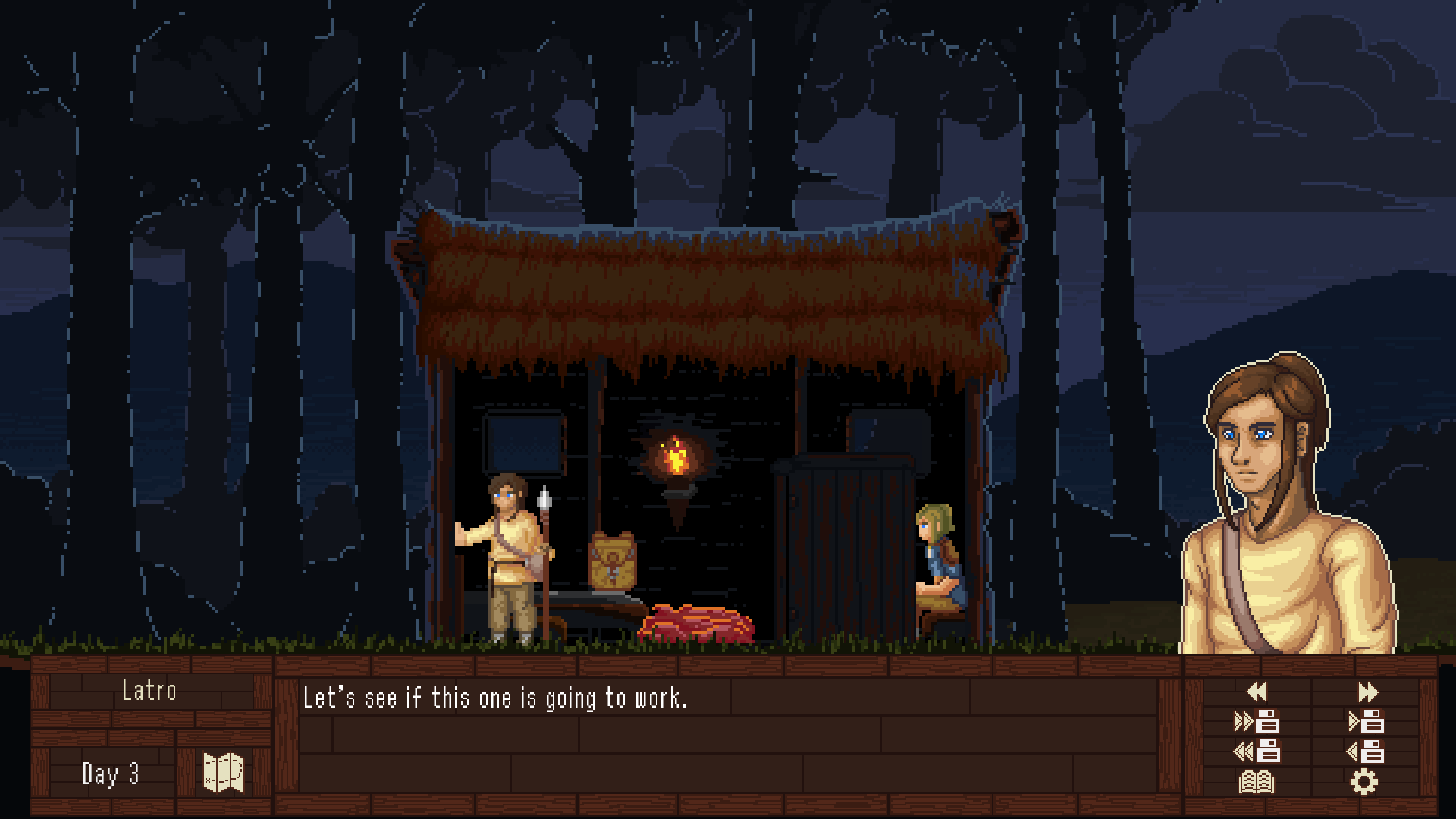The width and height of the screenshot is (1456, 819).
Task: Click the double-right-arrow floppy disk icon
Action: tap(1257, 721)
